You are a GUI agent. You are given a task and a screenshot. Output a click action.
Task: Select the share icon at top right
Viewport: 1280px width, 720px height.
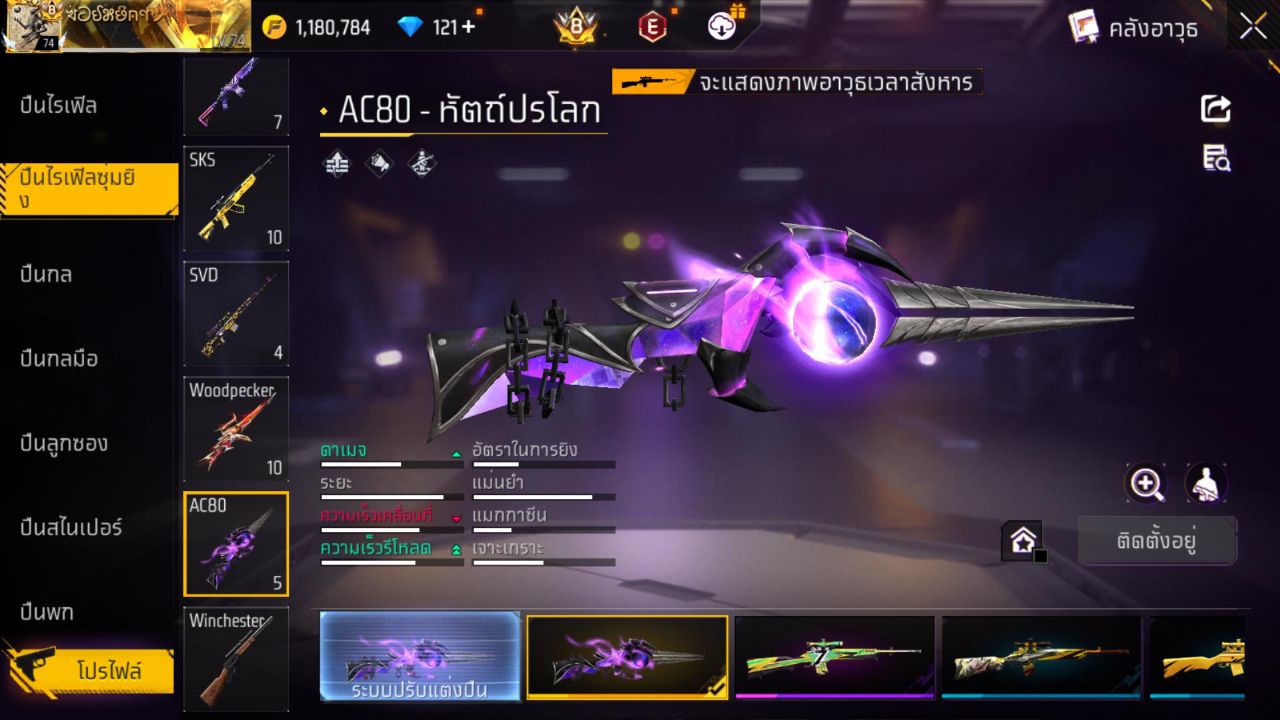(x=1215, y=110)
